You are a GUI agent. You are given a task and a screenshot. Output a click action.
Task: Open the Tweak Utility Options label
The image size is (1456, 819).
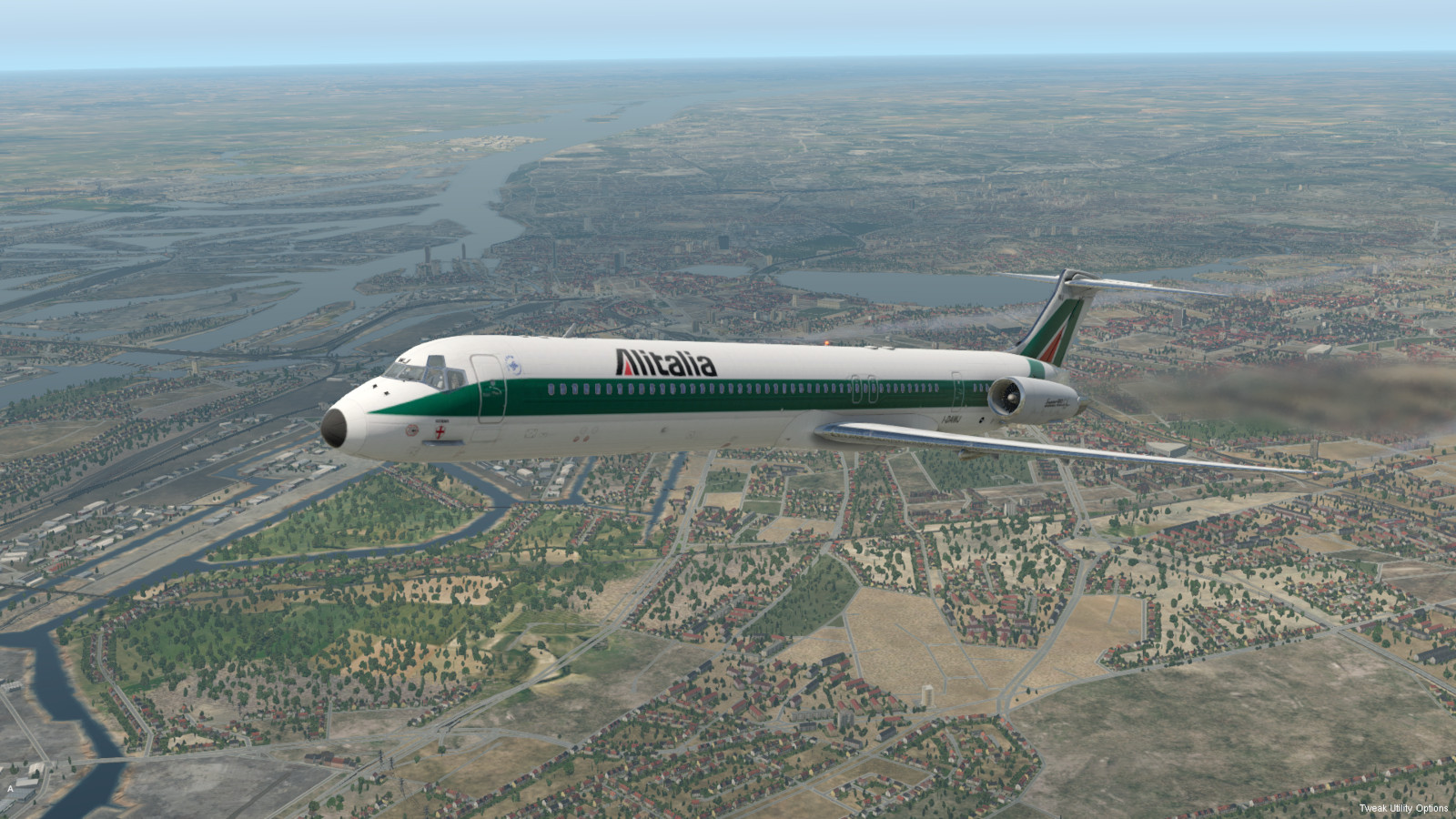click(x=1403, y=808)
